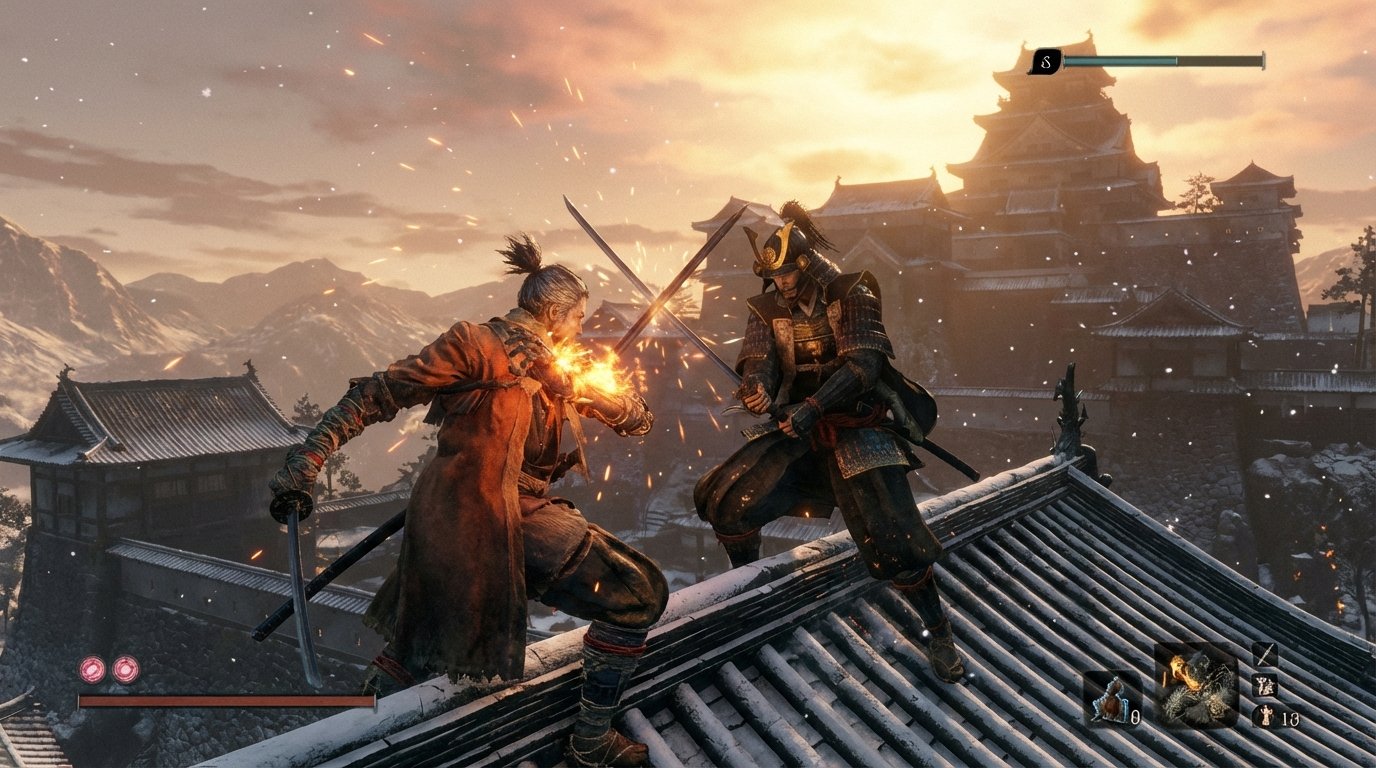This screenshot has width=1376, height=768.
Task: Select the prosthetic tool icon showing 0
Action: (1112, 700)
